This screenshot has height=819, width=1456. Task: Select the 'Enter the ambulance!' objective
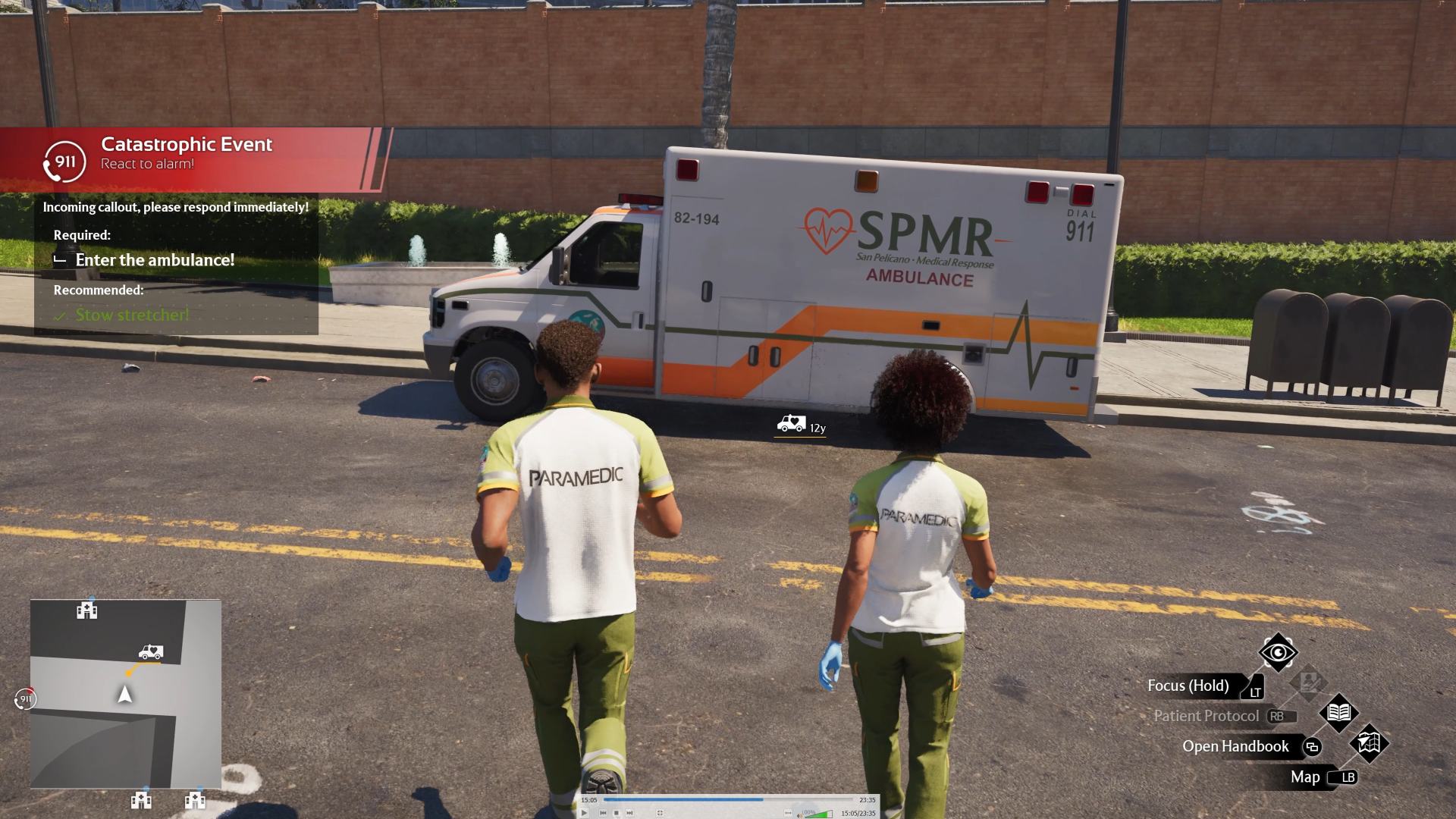[x=155, y=260]
